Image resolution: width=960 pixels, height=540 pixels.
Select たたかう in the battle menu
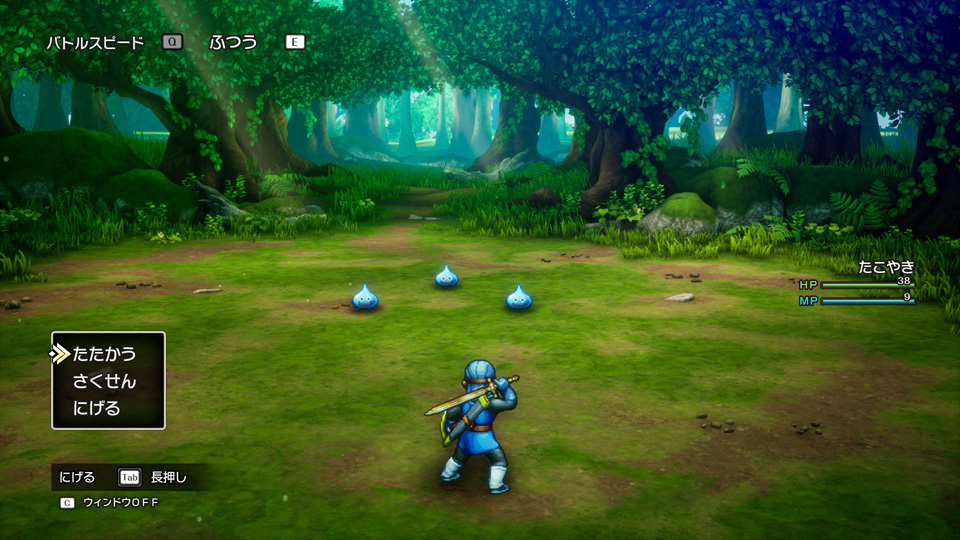[x=104, y=354]
